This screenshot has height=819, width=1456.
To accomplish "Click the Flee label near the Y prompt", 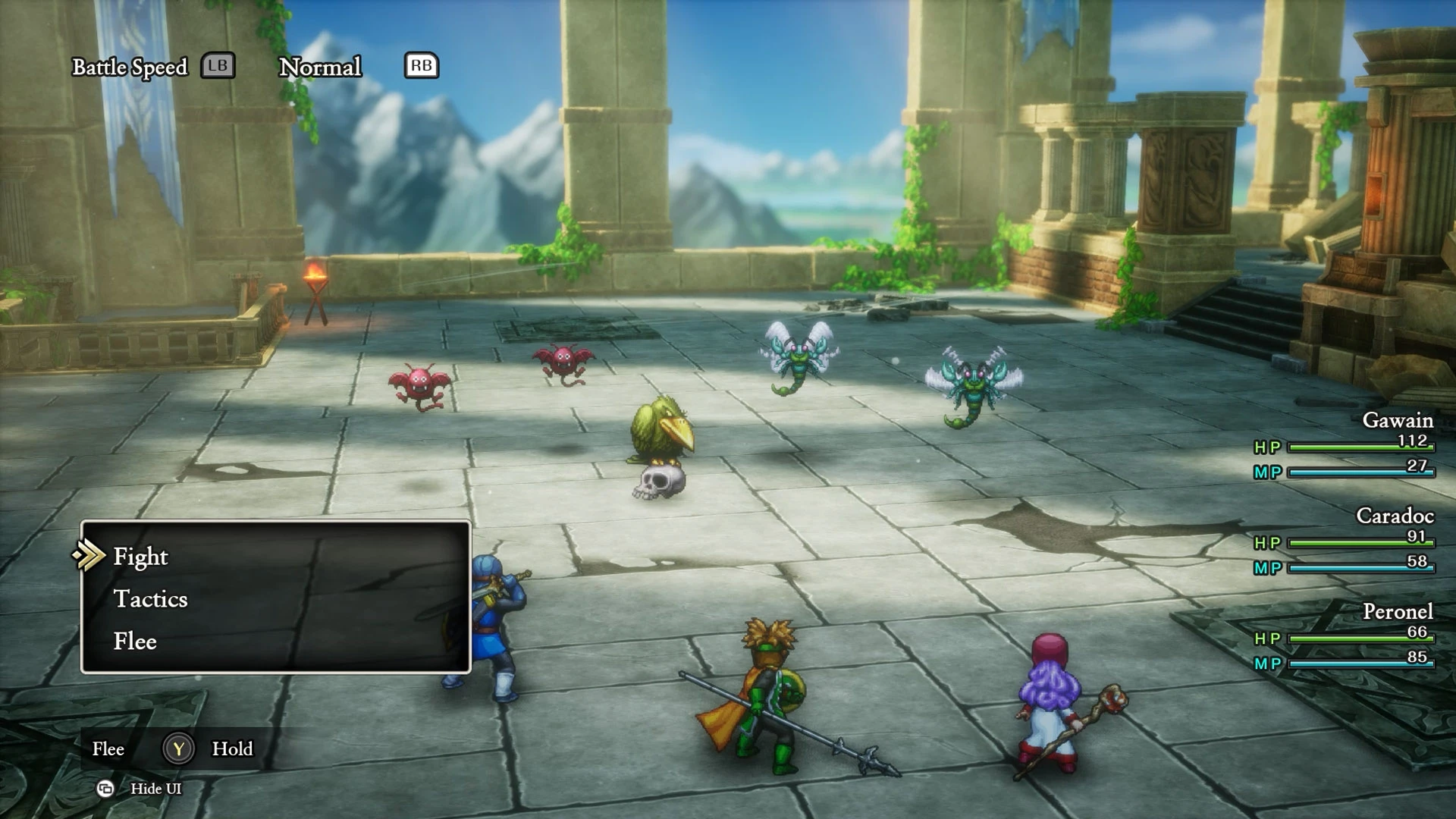I will 108,749.
